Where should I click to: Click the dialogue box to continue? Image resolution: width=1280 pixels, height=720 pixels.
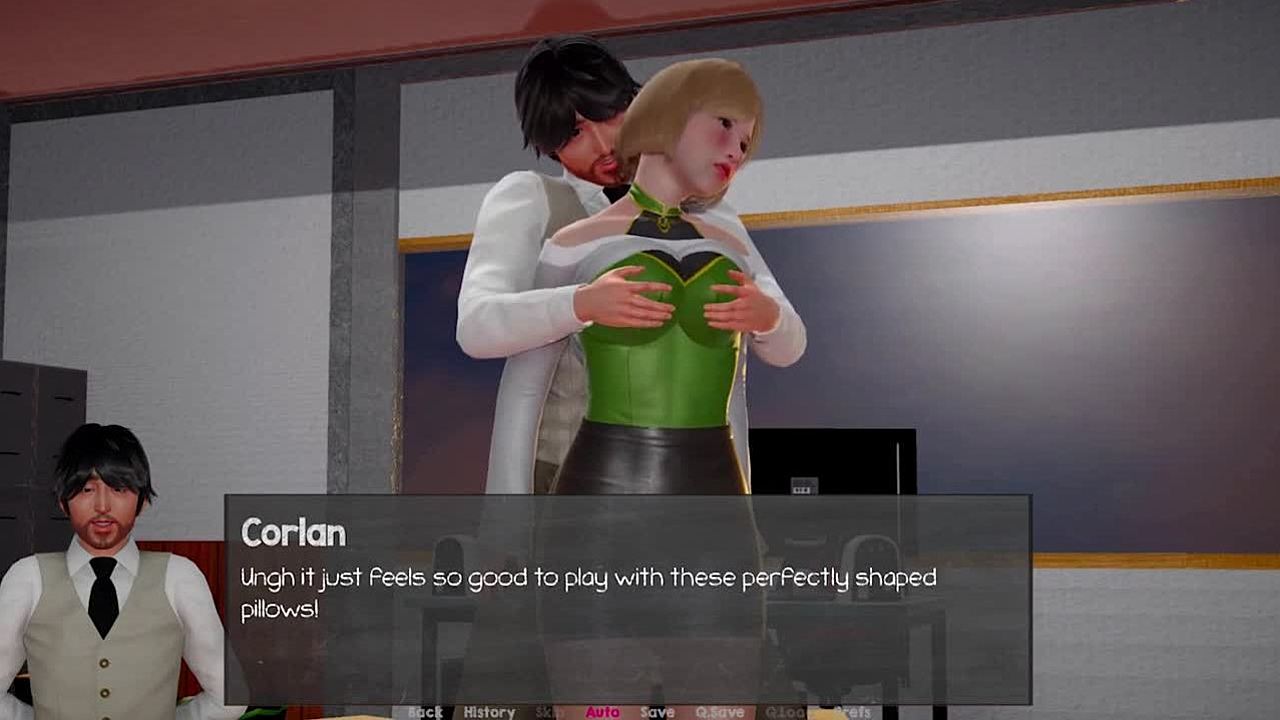point(627,598)
